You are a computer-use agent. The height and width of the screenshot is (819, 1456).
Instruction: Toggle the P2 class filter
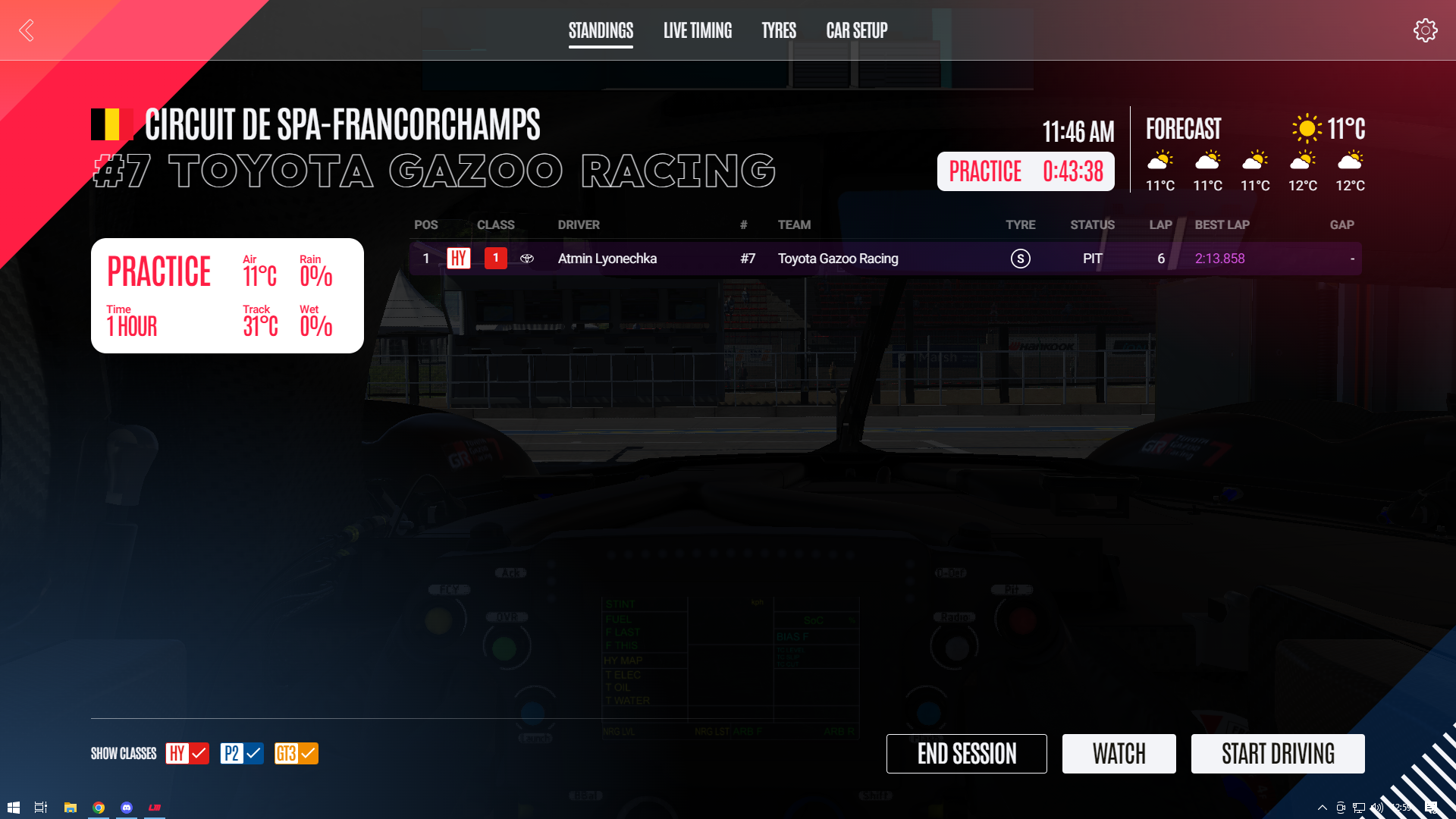coord(242,753)
